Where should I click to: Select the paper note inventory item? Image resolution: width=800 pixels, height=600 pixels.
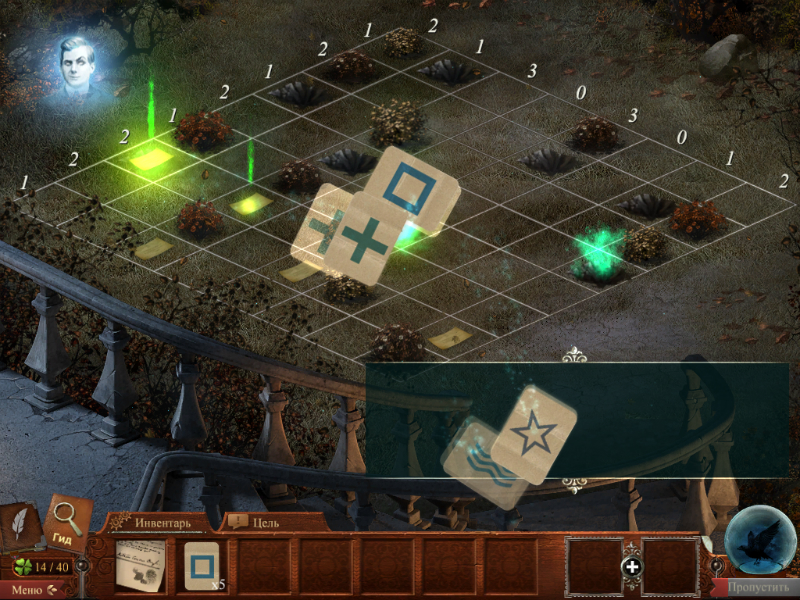click(139, 567)
